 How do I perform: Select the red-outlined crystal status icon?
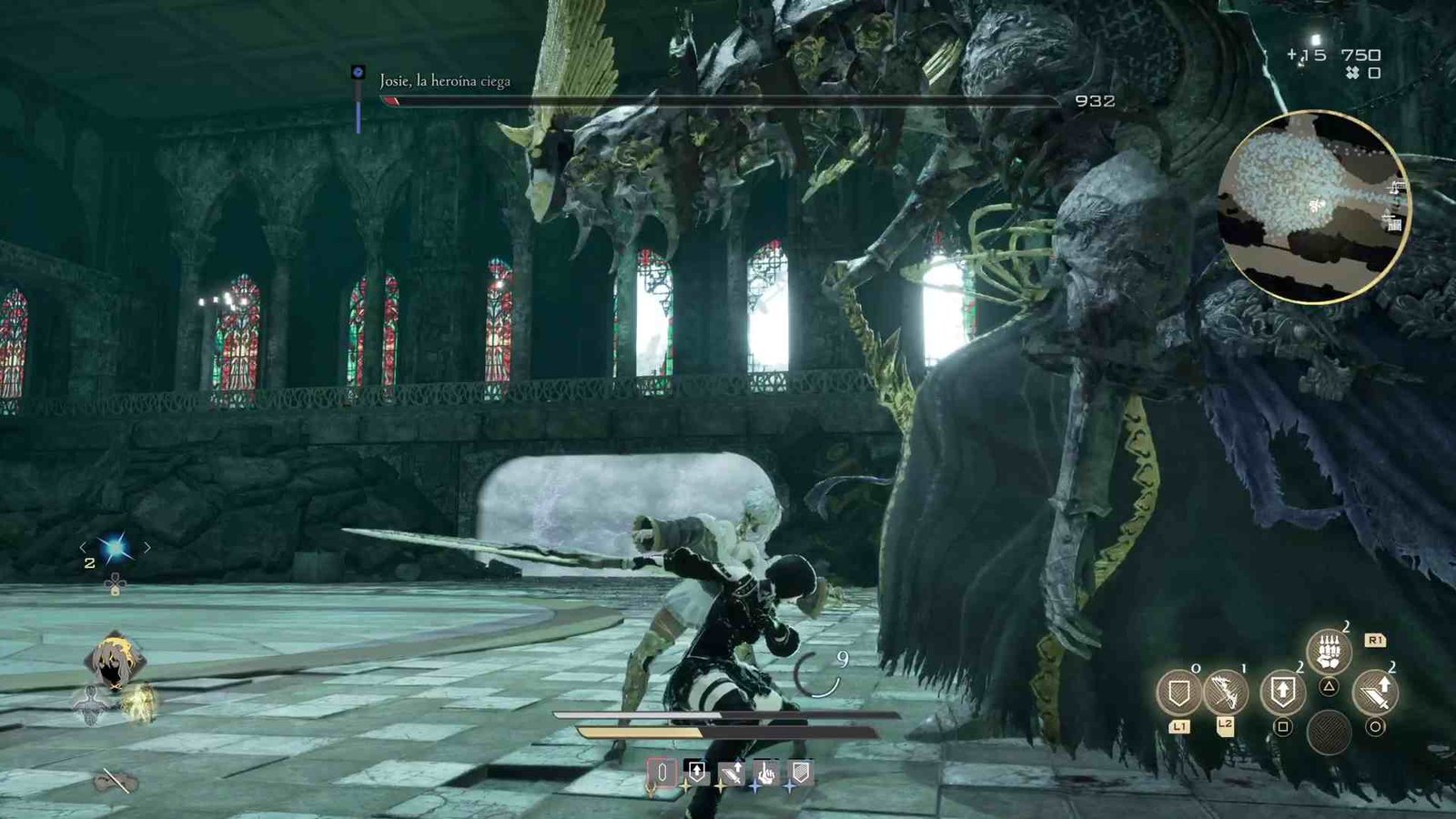pyautogui.click(x=662, y=773)
